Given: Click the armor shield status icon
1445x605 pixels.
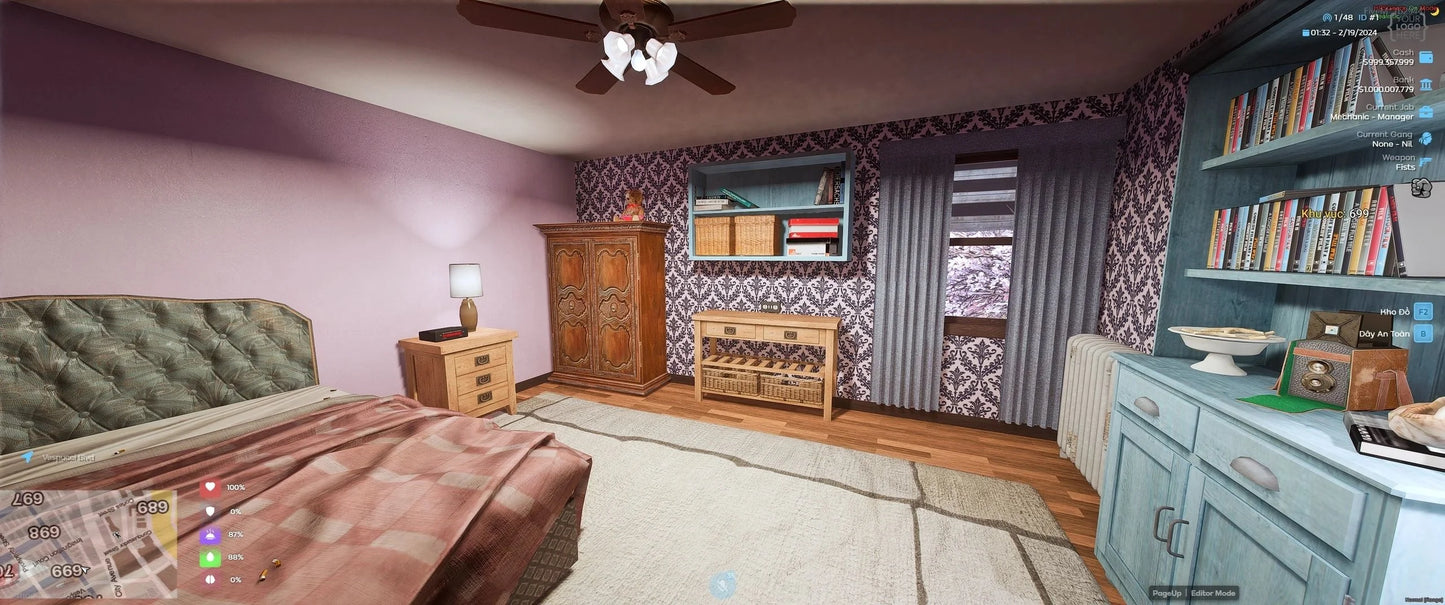Looking at the screenshot, I should tap(210, 511).
